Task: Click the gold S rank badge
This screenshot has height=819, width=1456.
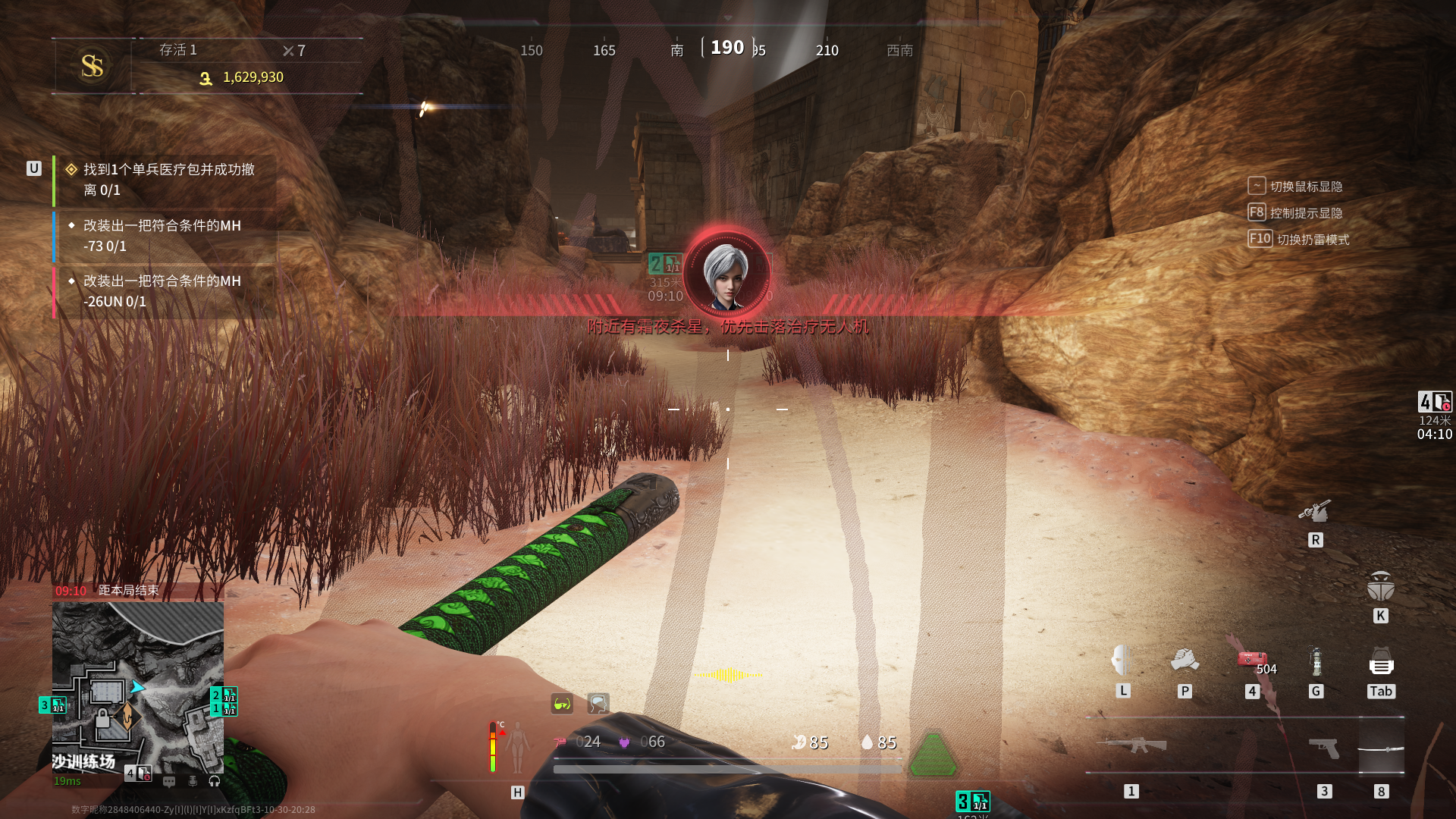Action: 93,66
